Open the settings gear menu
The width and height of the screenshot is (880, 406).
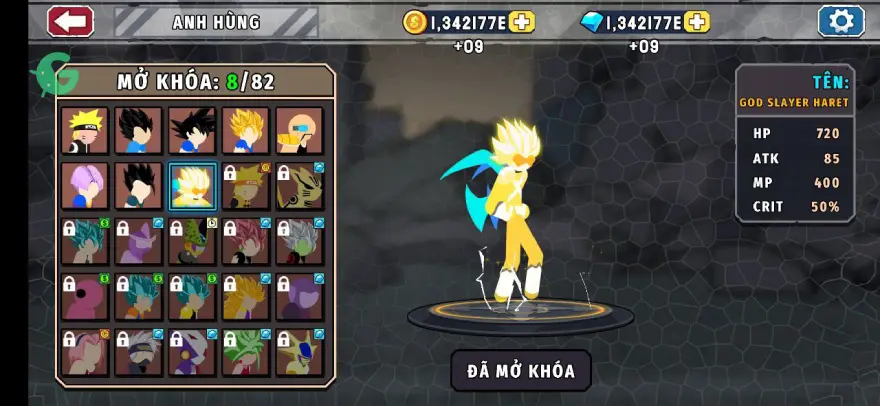click(841, 21)
